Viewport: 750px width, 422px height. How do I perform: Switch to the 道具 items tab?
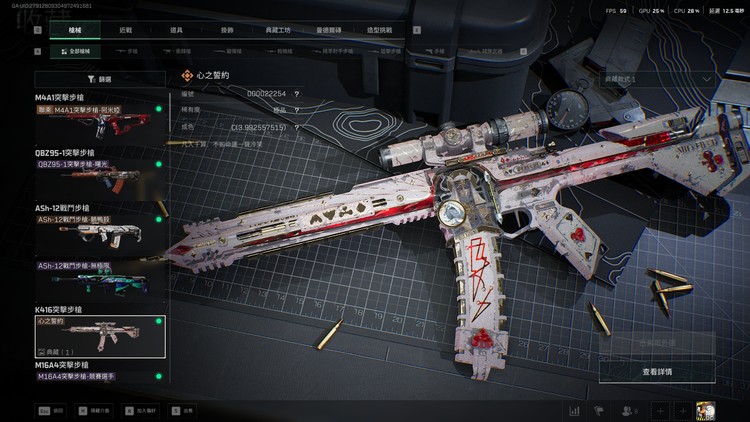coord(178,31)
